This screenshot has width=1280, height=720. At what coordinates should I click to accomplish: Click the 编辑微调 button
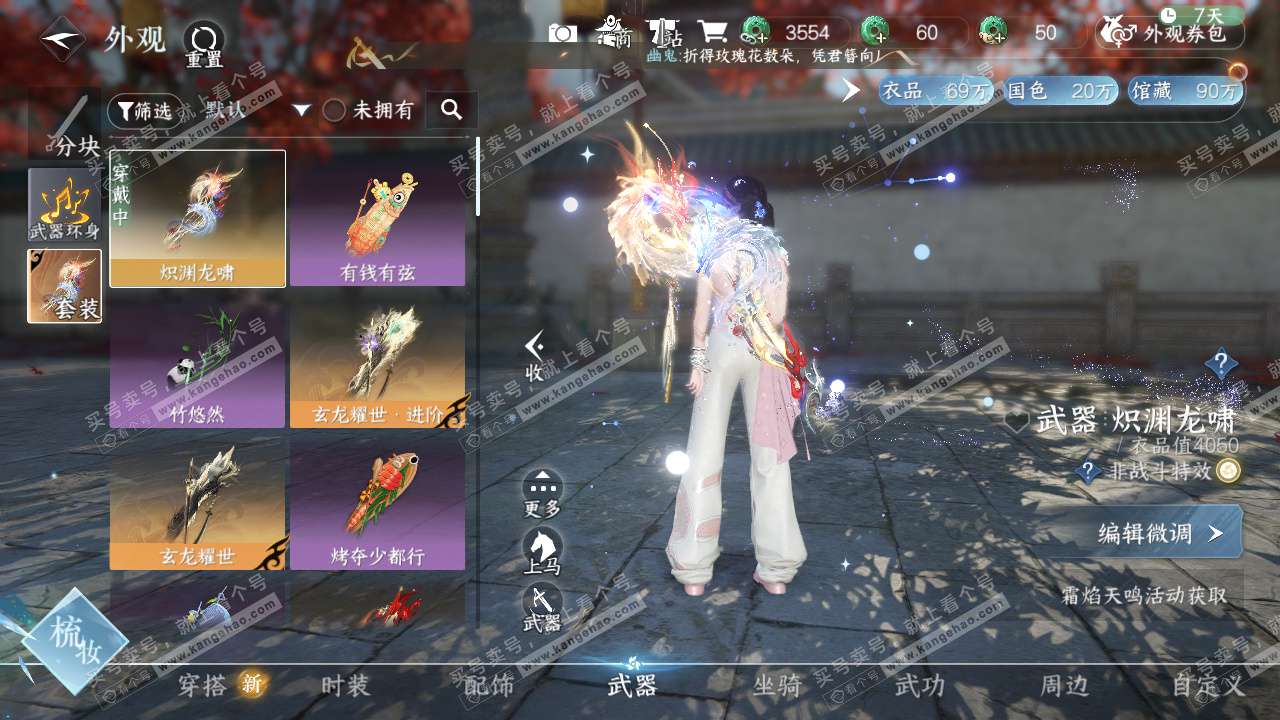(1158, 533)
